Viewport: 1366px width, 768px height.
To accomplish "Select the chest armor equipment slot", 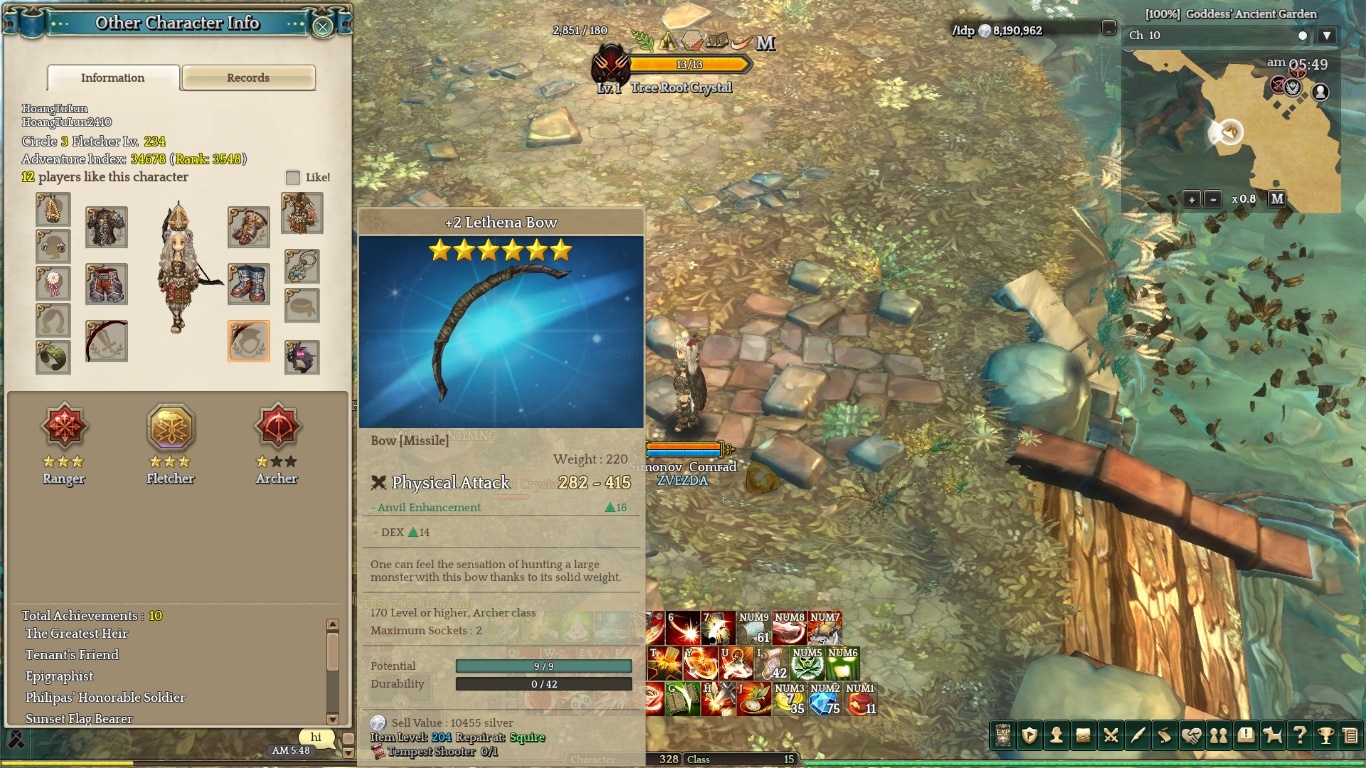I will (x=106, y=227).
